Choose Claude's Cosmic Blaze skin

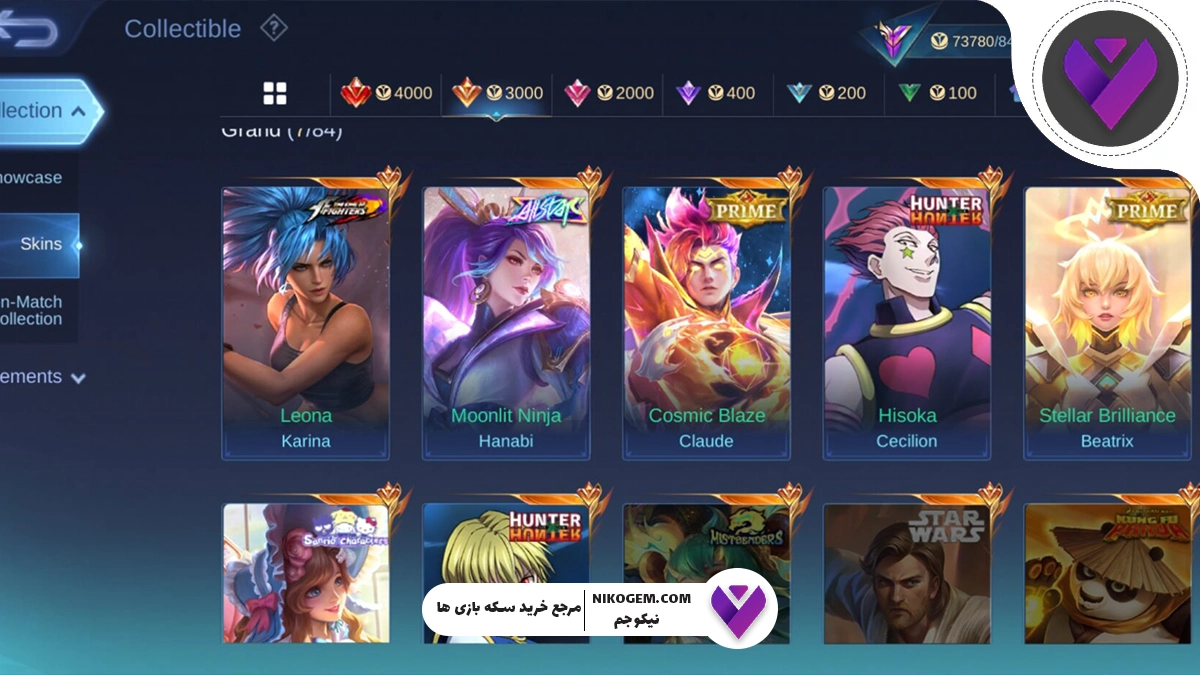coord(706,322)
